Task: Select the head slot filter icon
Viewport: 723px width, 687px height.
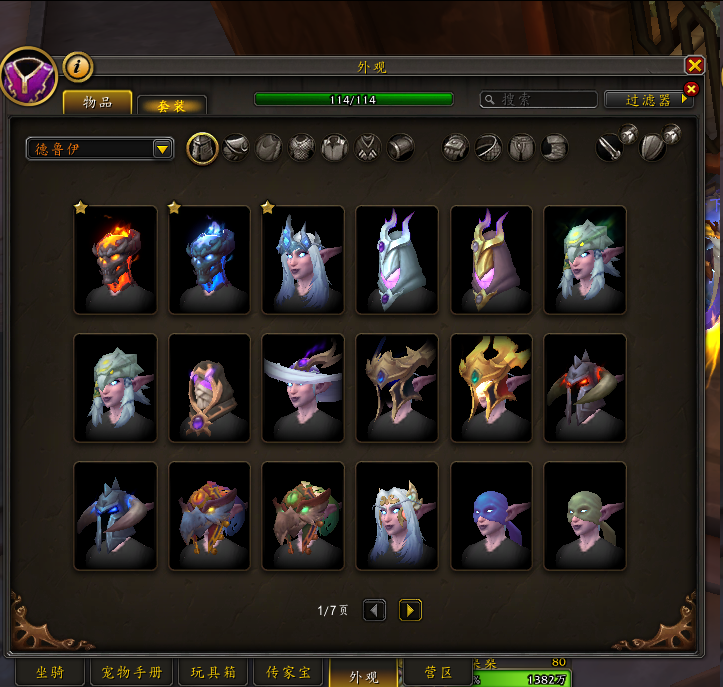Action: 203,148
